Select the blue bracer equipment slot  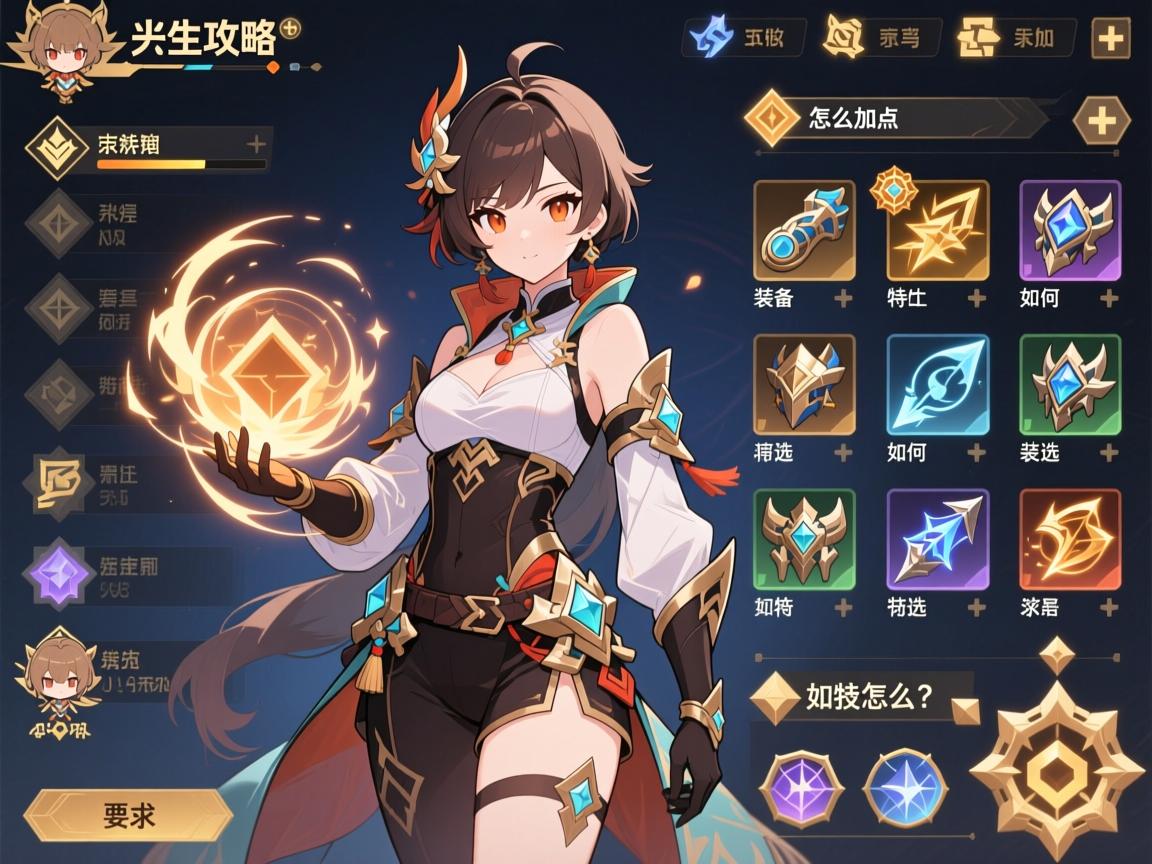[x=804, y=230]
